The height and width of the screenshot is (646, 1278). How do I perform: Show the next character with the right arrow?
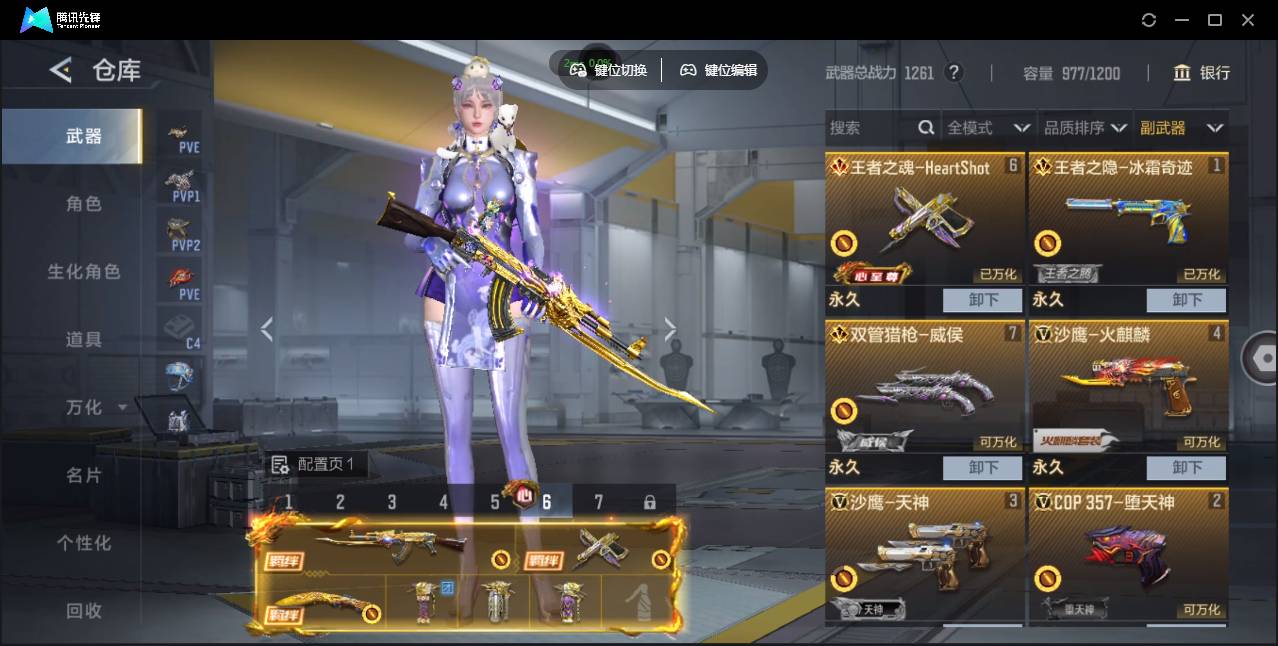670,329
